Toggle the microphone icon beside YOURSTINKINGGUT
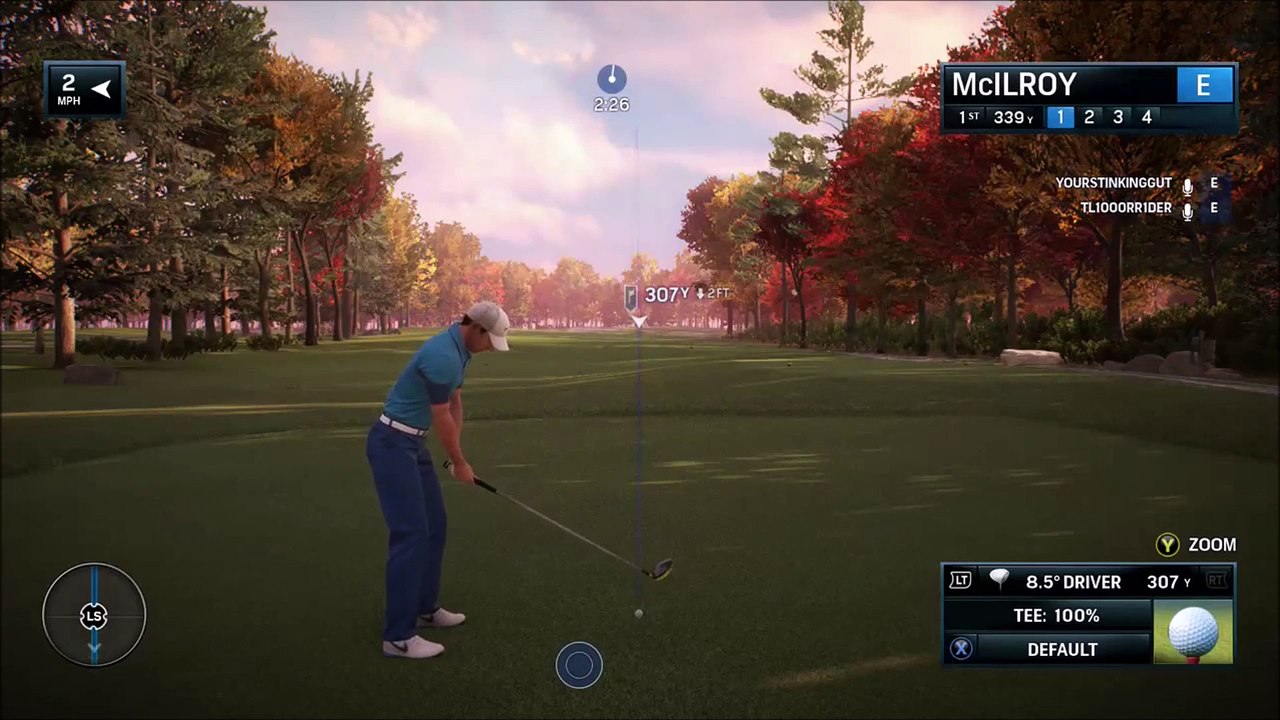 (x=1187, y=185)
